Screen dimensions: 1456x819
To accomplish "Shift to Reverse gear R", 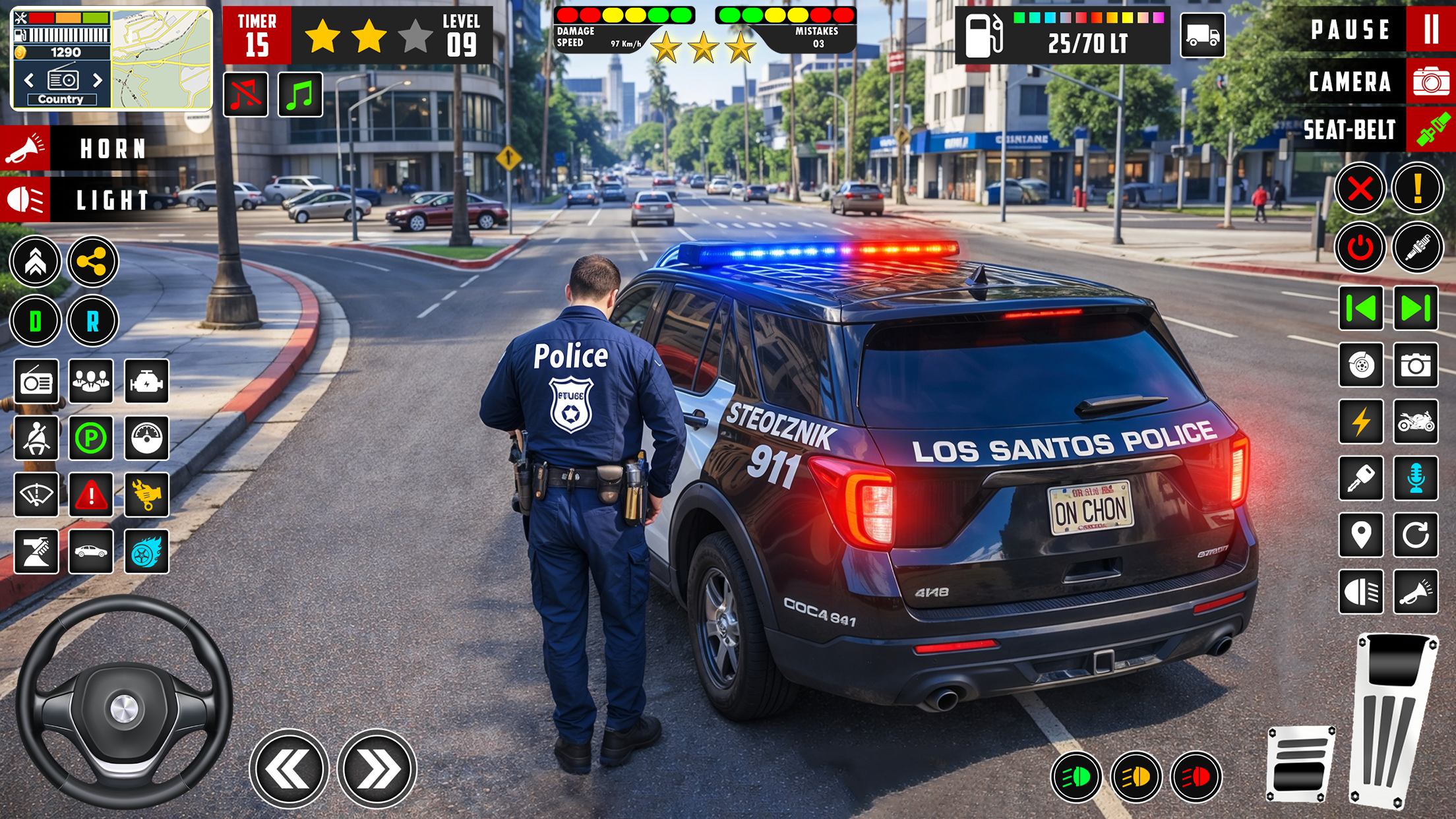I will tap(92, 321).
